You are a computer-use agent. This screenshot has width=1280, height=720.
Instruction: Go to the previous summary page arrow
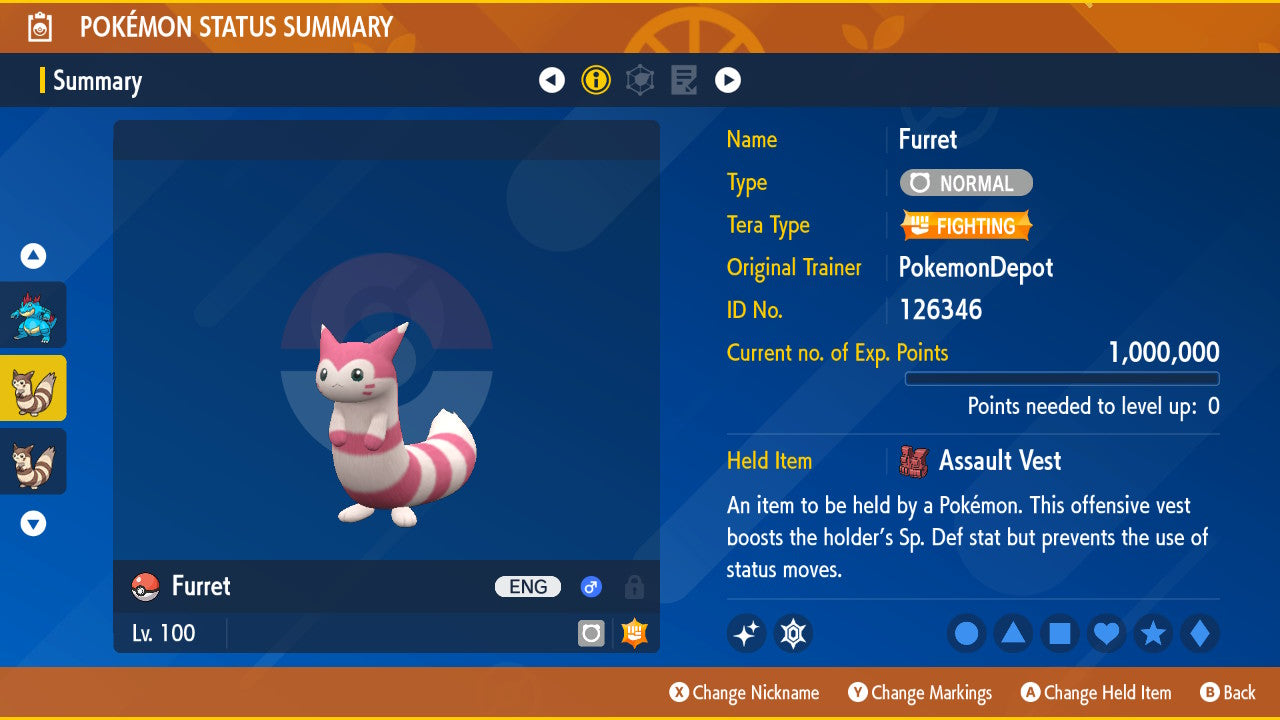tap(552, 80)
